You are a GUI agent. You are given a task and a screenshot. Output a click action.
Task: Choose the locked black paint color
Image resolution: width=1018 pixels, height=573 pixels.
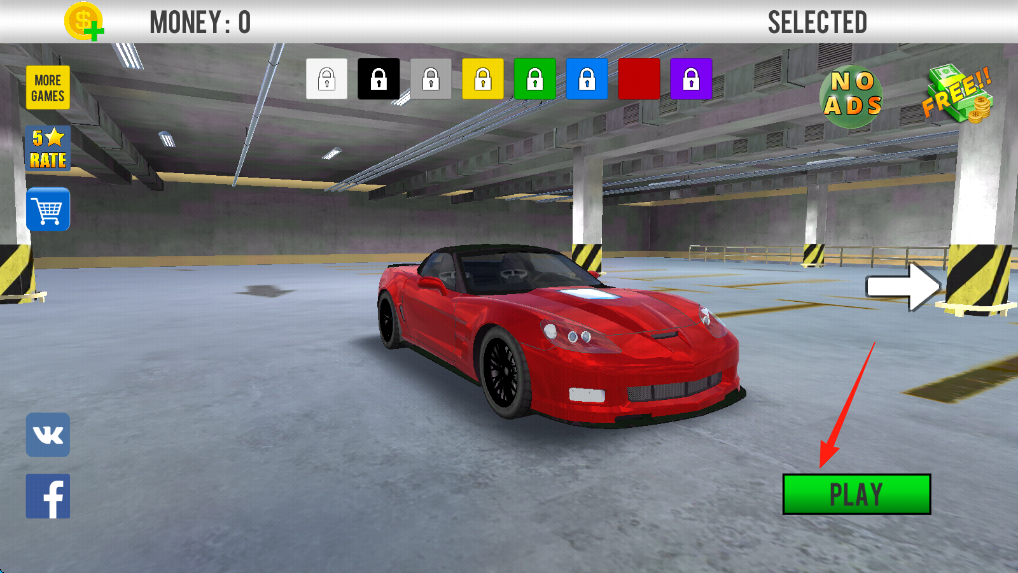[379, 79]
